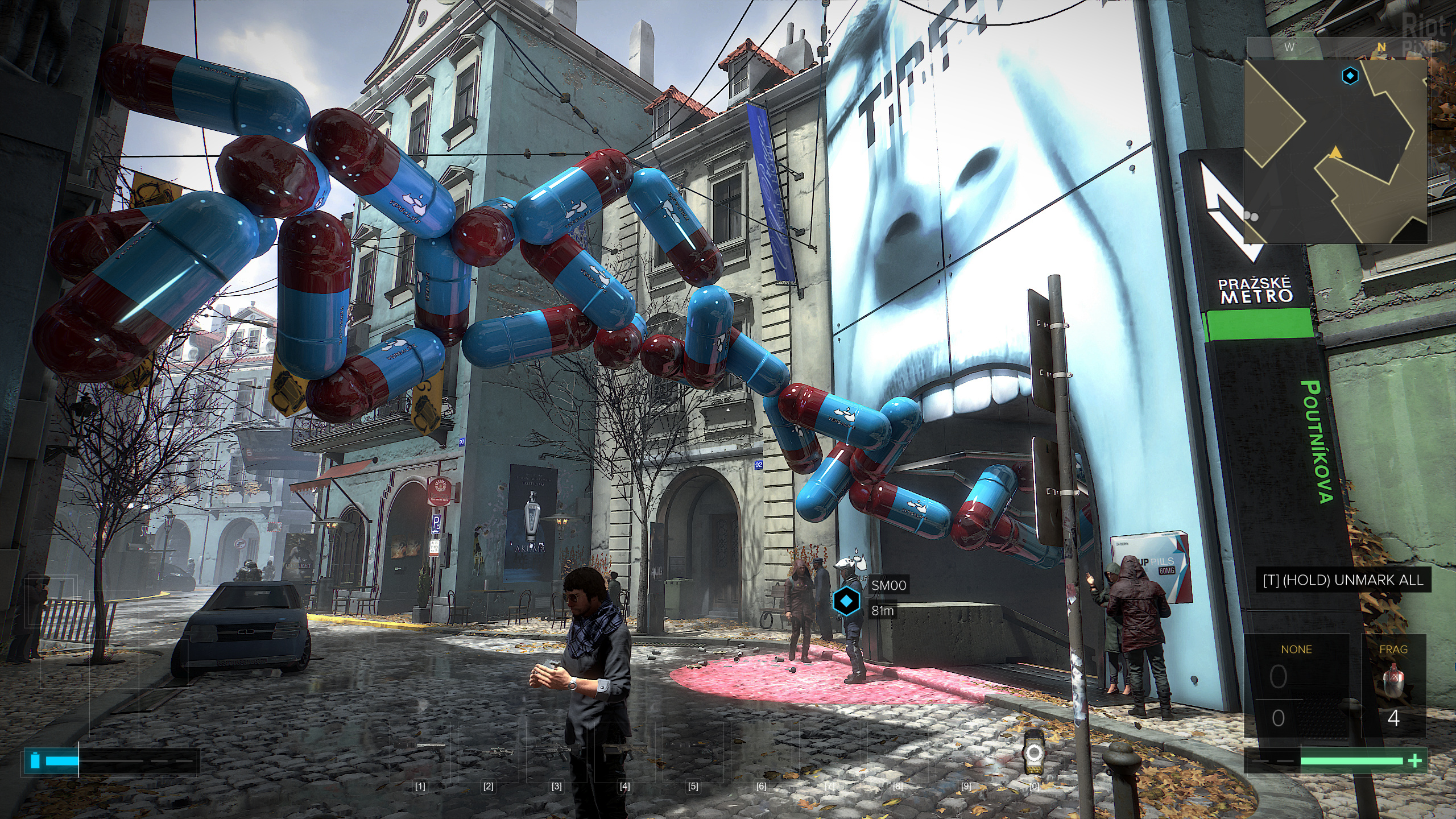Click the yellow player arrow on the minimap
The height and width of the screenshot is (819, 1456).
[1335, 152]
